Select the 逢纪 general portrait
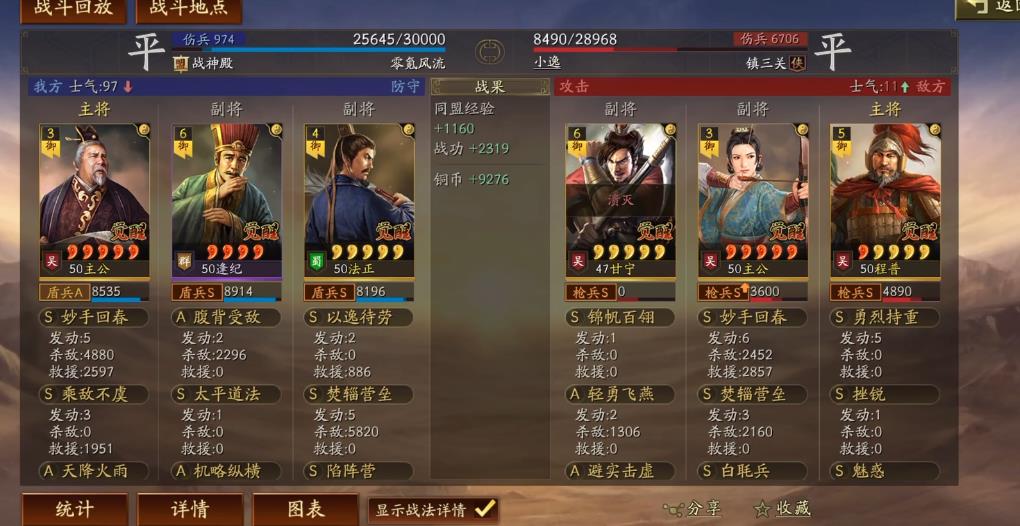Image resolution: width=1020 pixels, height=526 pixels. click(226, 190)
